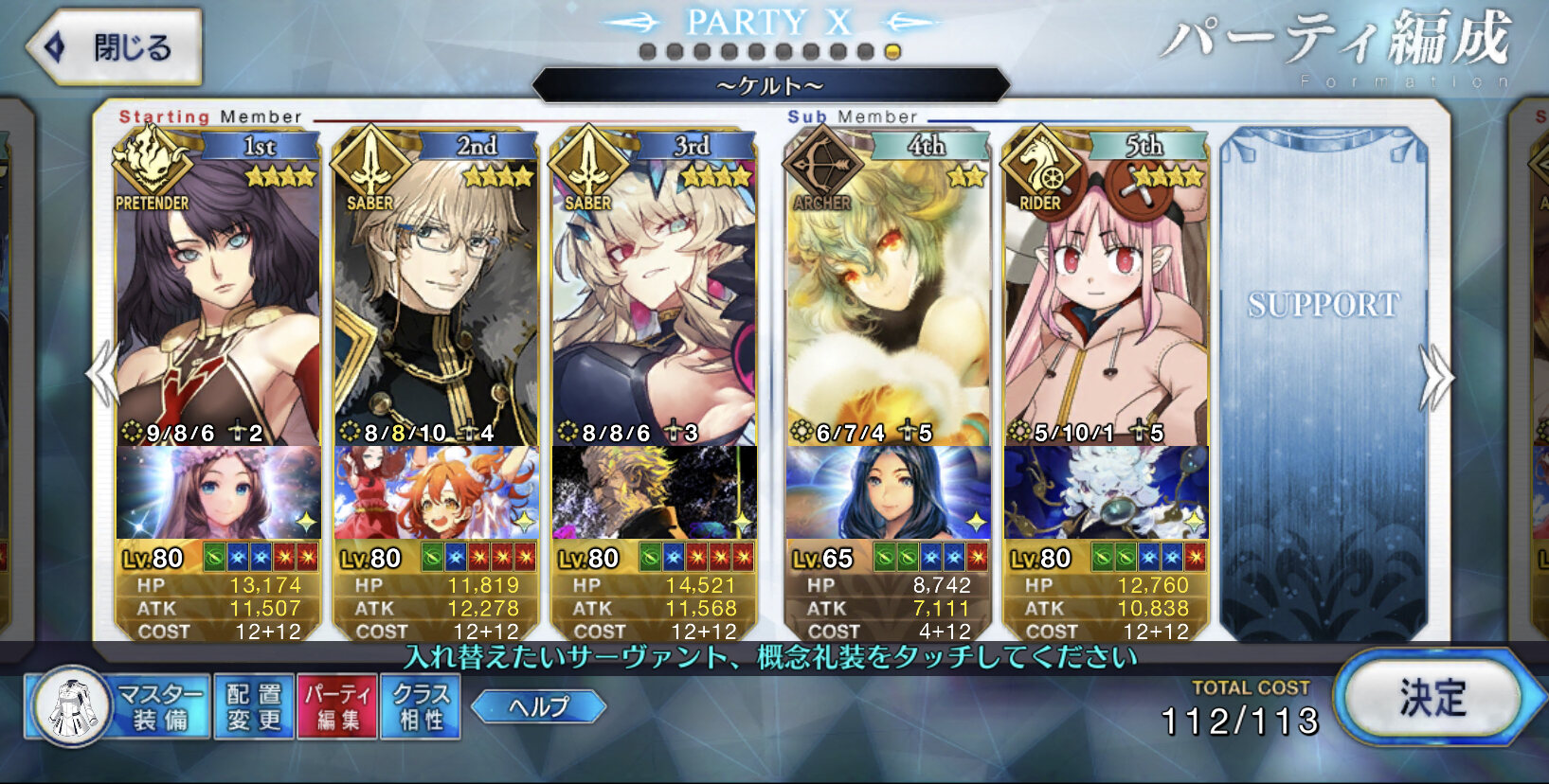
Task: Open 配置変更 position change
Action: pos(254,706)
